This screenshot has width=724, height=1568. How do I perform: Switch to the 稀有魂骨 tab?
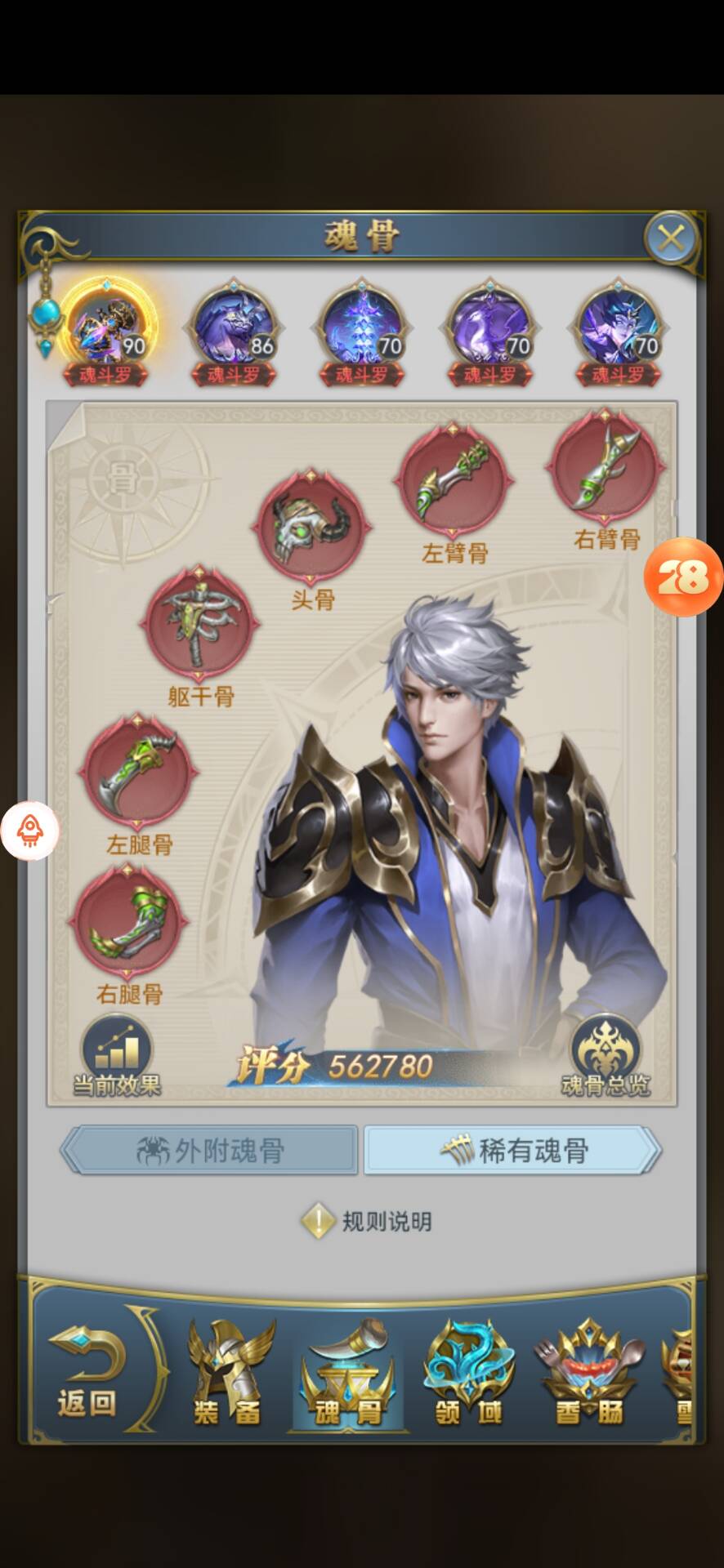coord(512,1151)
